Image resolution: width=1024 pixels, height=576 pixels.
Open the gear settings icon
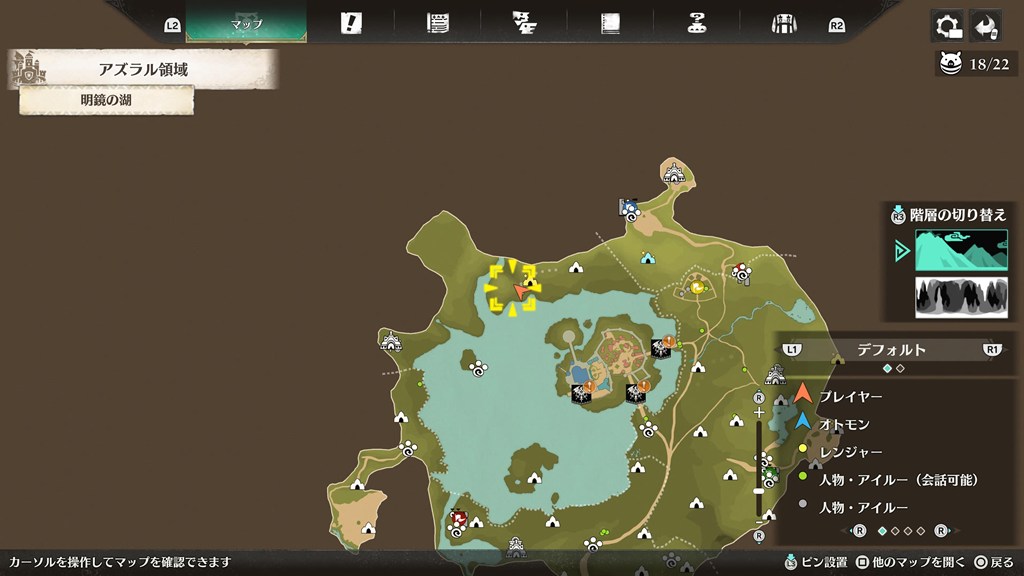(946, 26)
